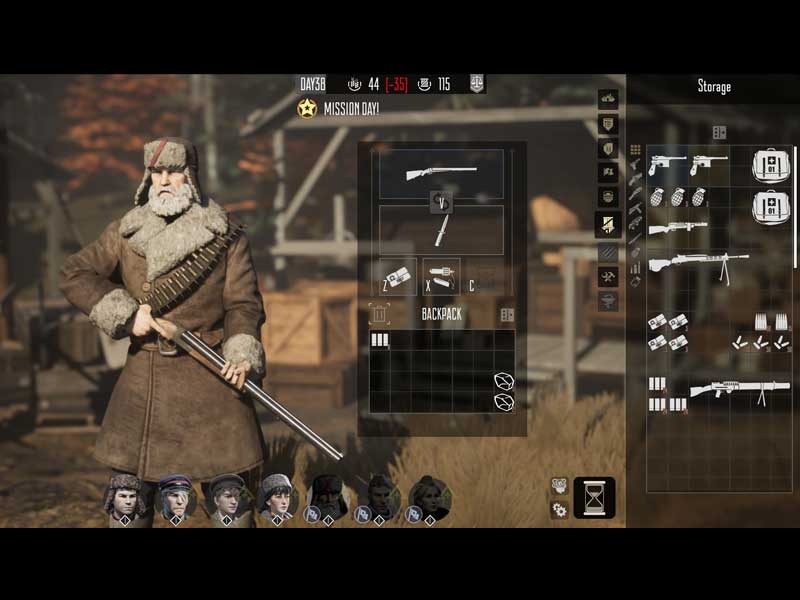Open the highlighted equipment tab in the sidebar
This screenshot has height=600, width=800.
pyautogui.click(x=608, y=225)
